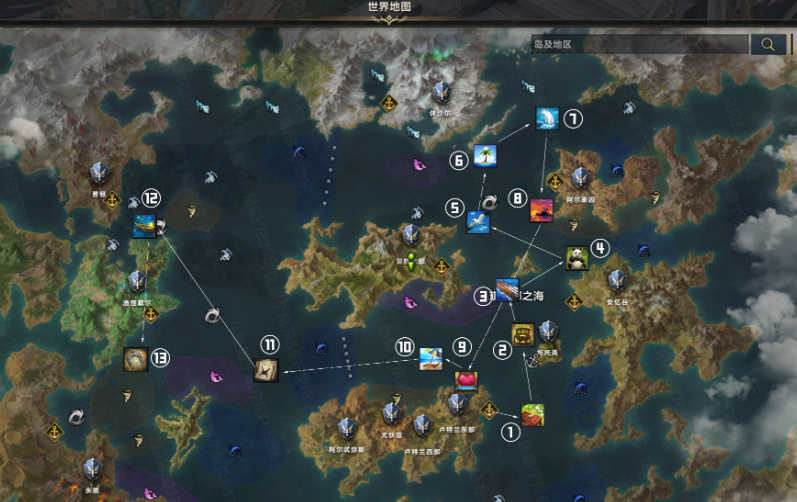797x502 pixels.
Task: Pick the starry night ship marker 12
Action: pos(145,226)
